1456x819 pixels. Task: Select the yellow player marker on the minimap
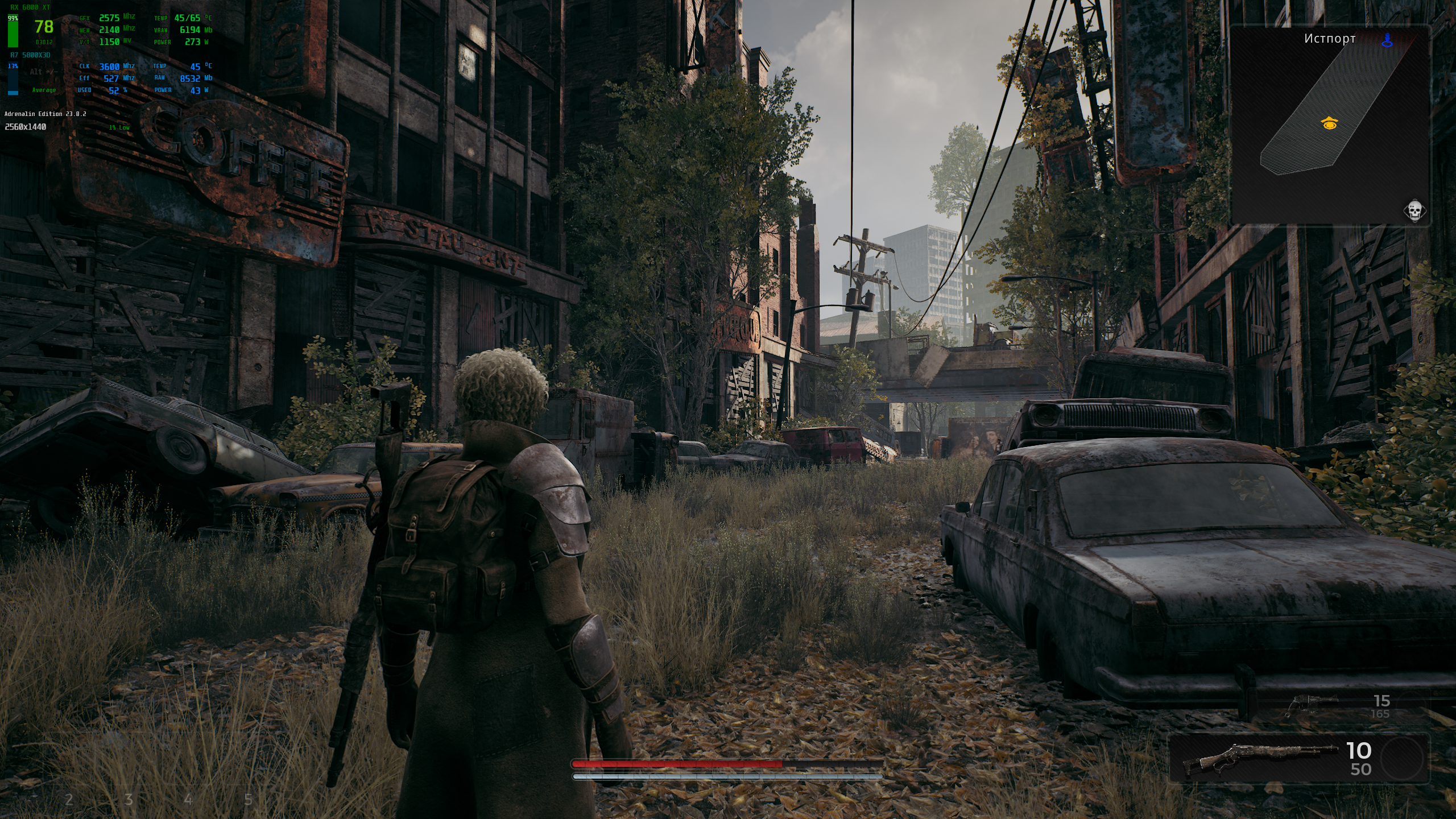tap(1329, 123)
